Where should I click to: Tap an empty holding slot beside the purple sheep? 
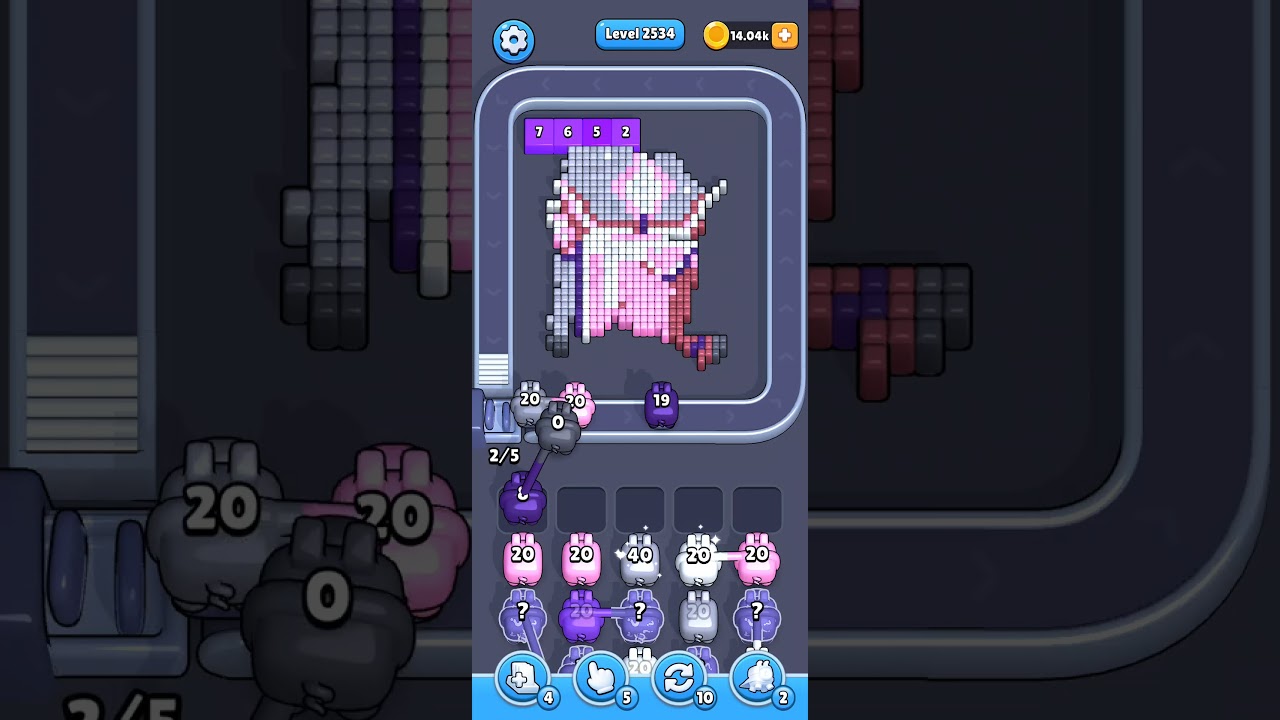(x=582, y=509)
